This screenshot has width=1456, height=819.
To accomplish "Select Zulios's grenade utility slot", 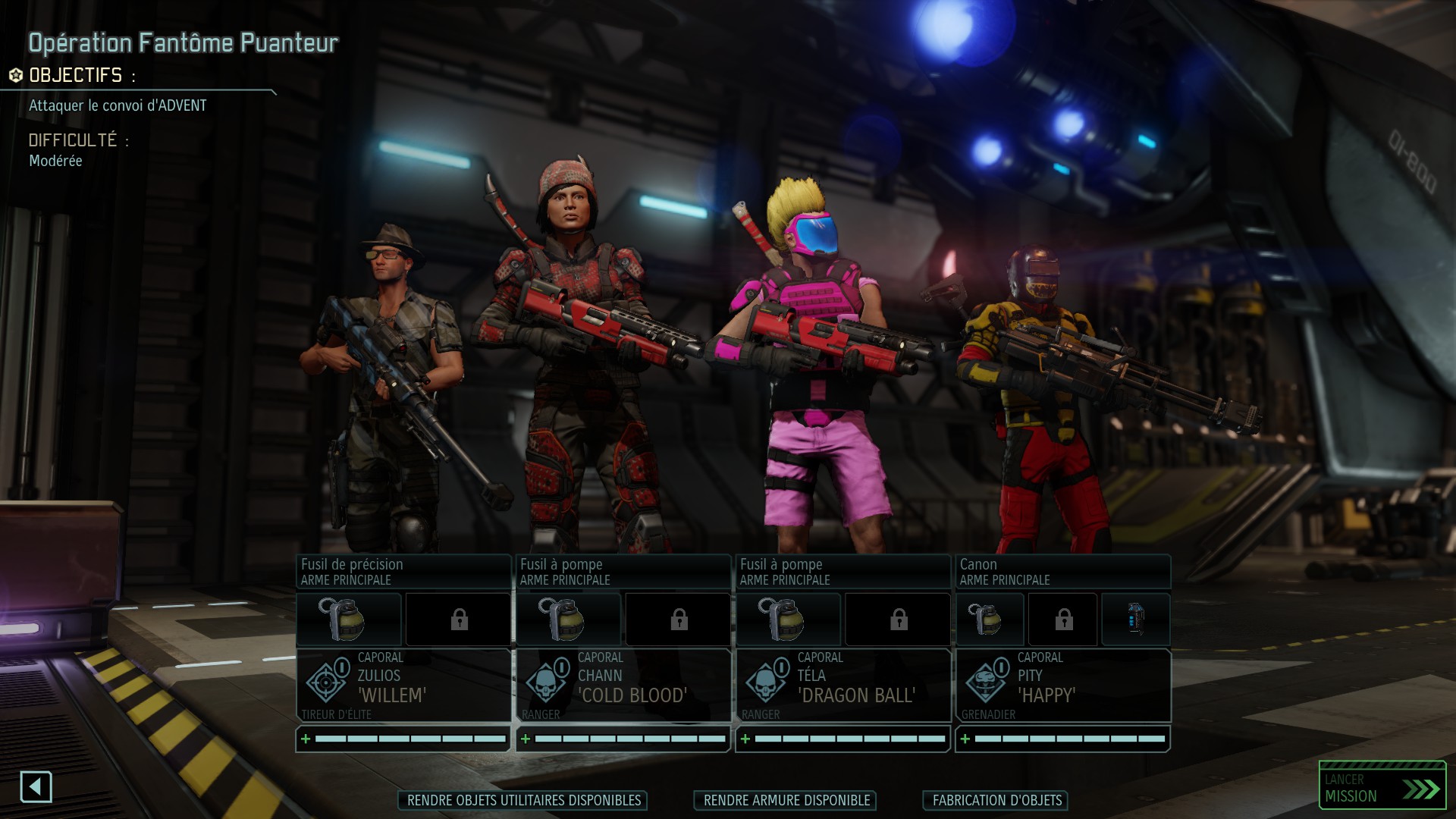I will click(349, 620).
